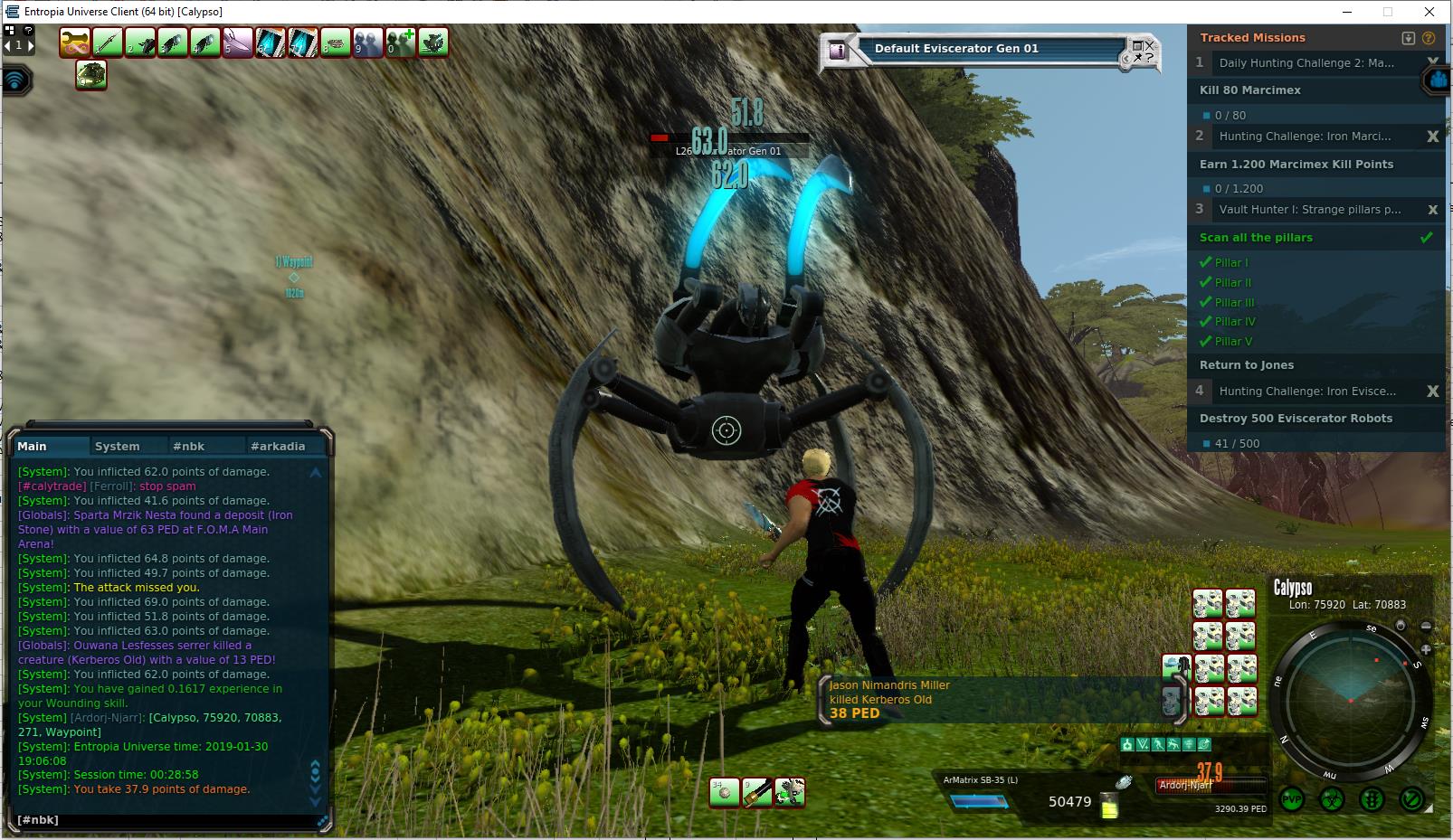Select the #nbk chat tab
This screenshot has width=1453, height=840.
coord(189,446)
